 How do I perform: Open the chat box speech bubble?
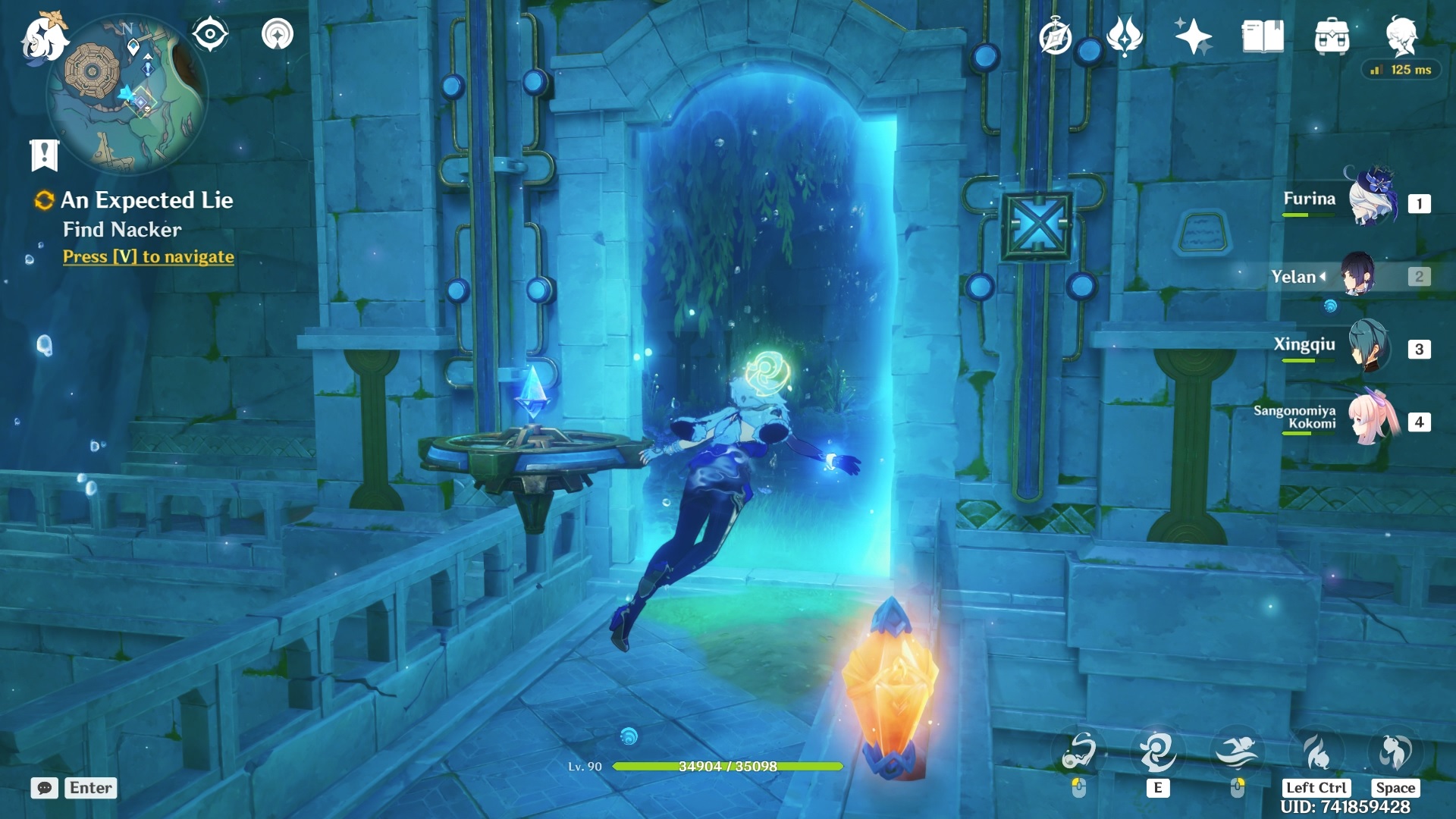(45, 788)
